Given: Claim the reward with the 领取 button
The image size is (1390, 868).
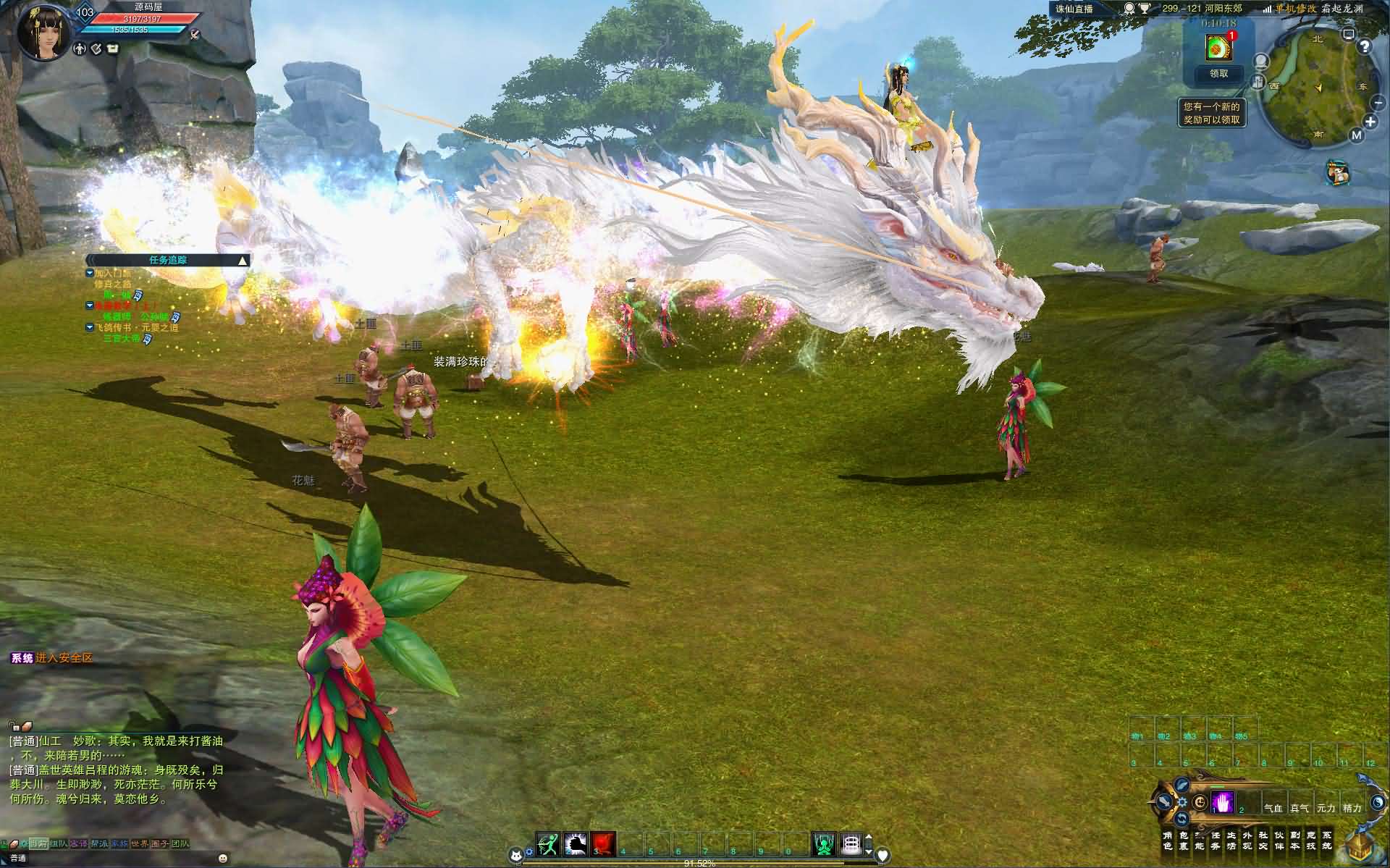Looking at the screenshot, I should [1219, 73].
